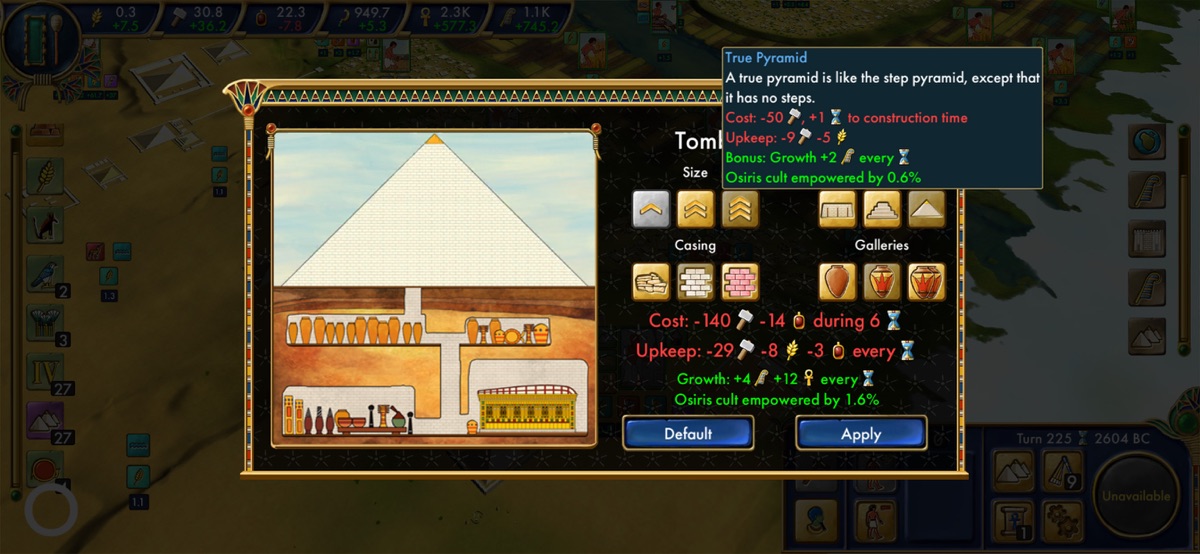The height and width of the screenshot is (554, 1200).
Task: Choose the double-chevron tomb size
Action: tap(696, 209)
